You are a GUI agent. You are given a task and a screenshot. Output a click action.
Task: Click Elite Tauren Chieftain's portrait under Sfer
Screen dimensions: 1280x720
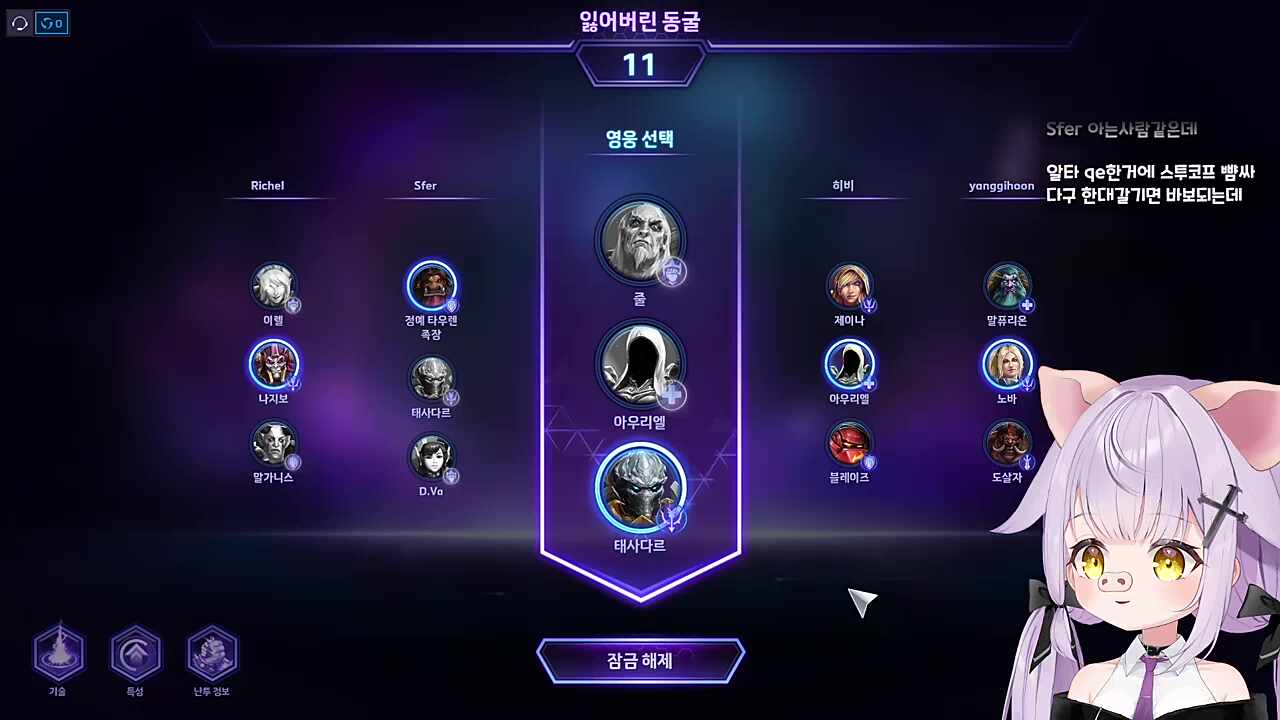click(432, 287)
